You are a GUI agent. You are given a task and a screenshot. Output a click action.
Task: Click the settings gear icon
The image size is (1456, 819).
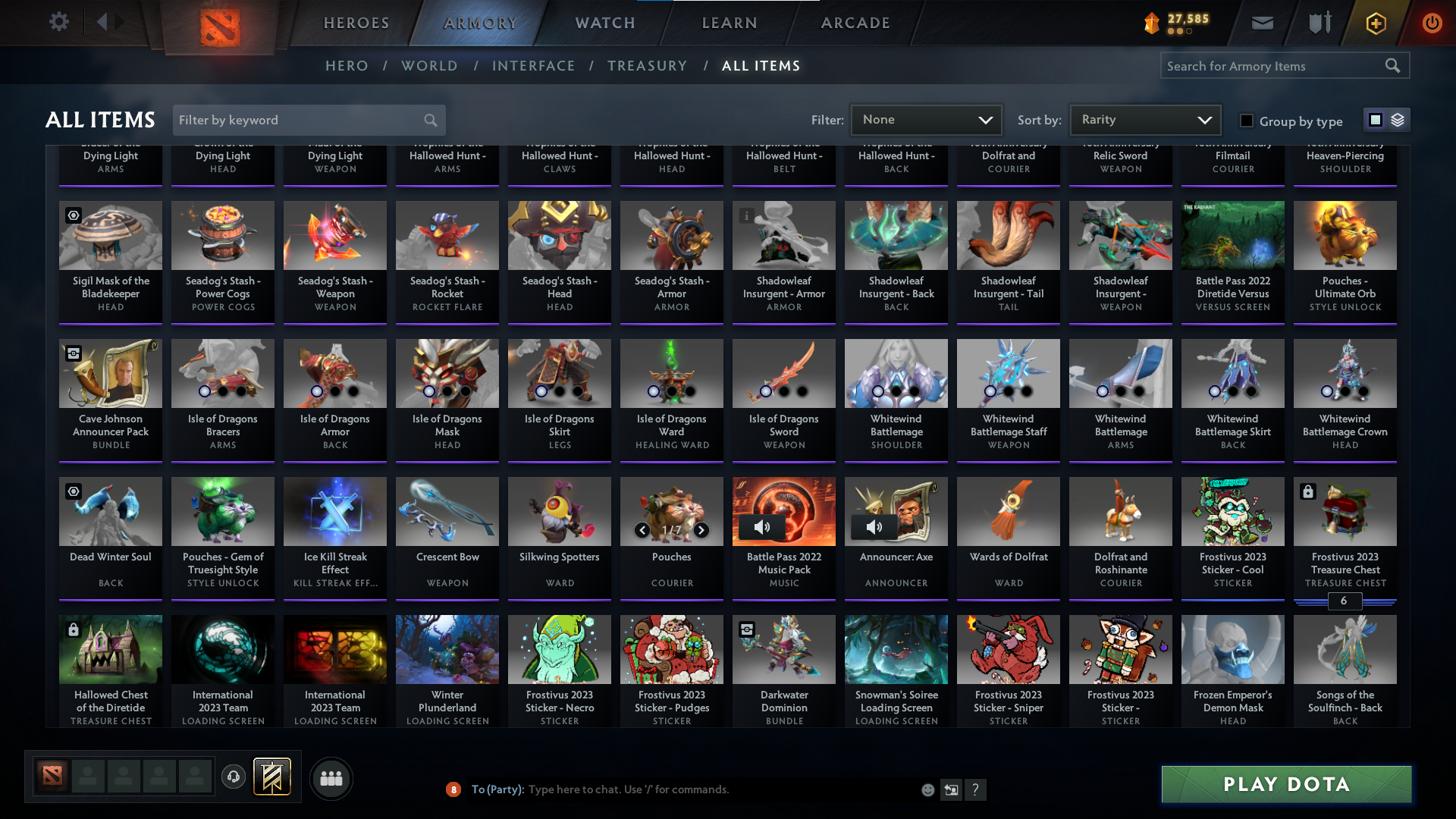[59, 22]
